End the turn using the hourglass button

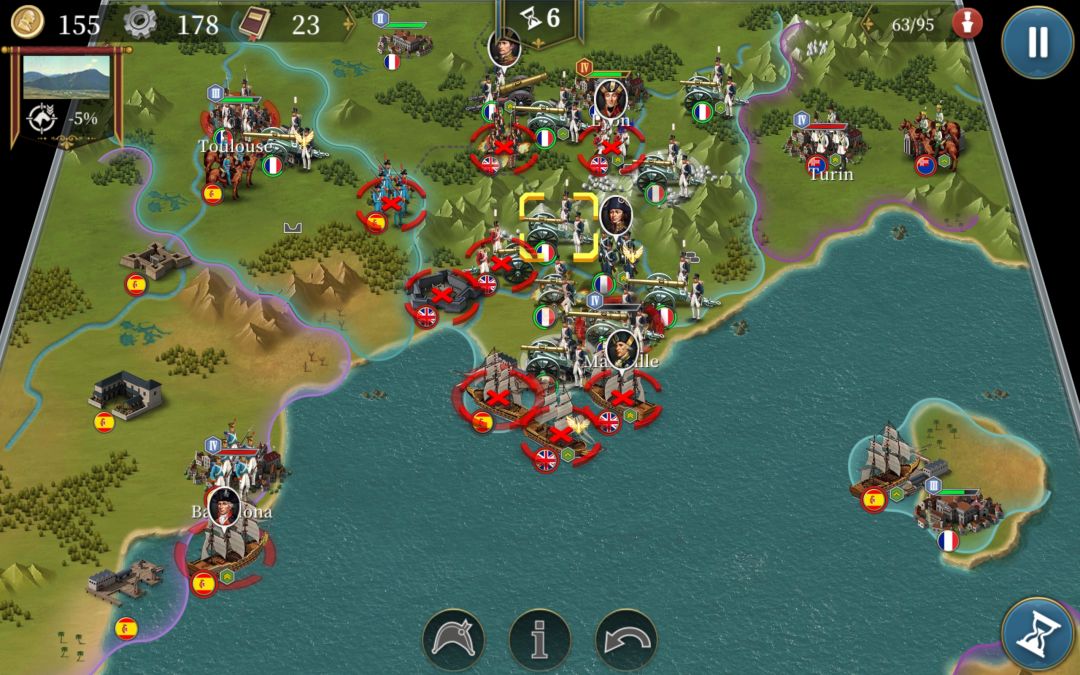tap(1037, 635)
